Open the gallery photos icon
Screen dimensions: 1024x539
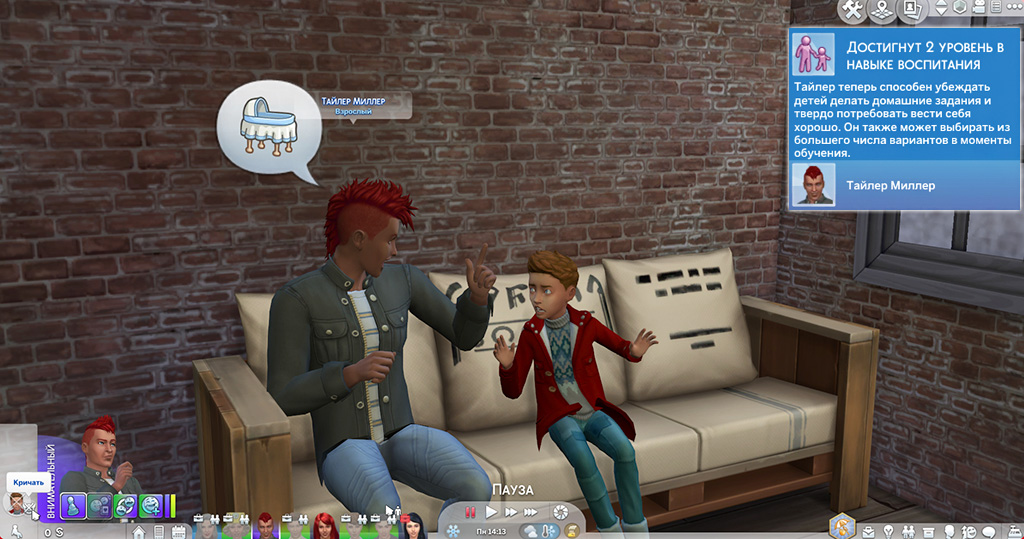tap(911, 10)
